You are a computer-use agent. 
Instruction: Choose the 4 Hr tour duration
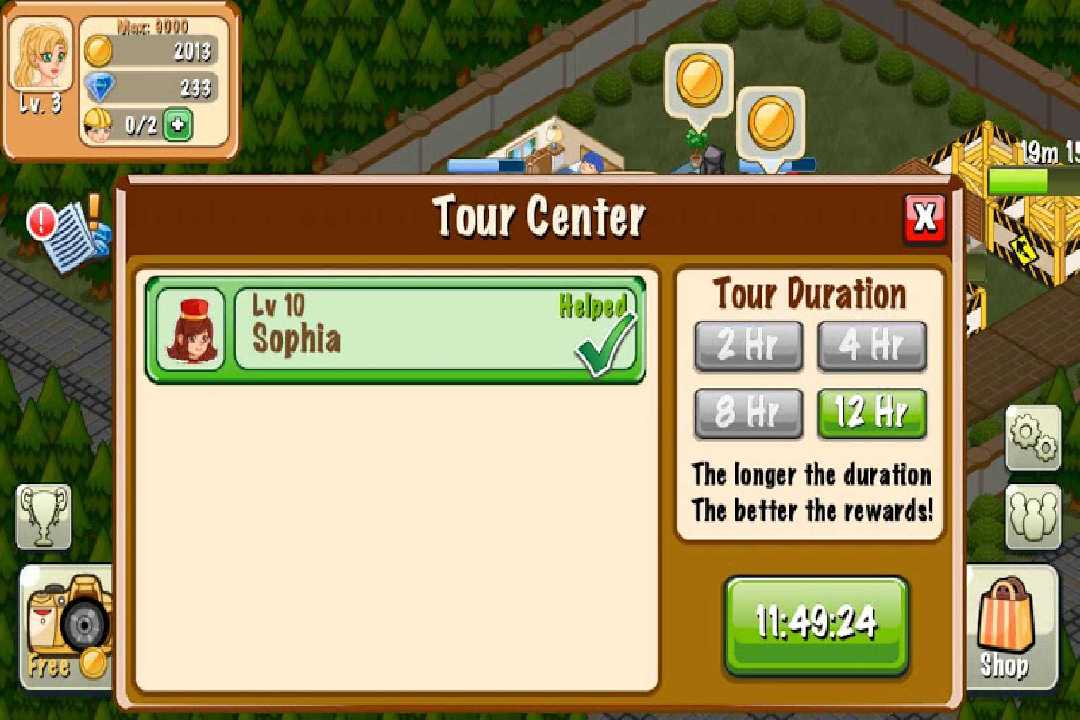[872, 346]
